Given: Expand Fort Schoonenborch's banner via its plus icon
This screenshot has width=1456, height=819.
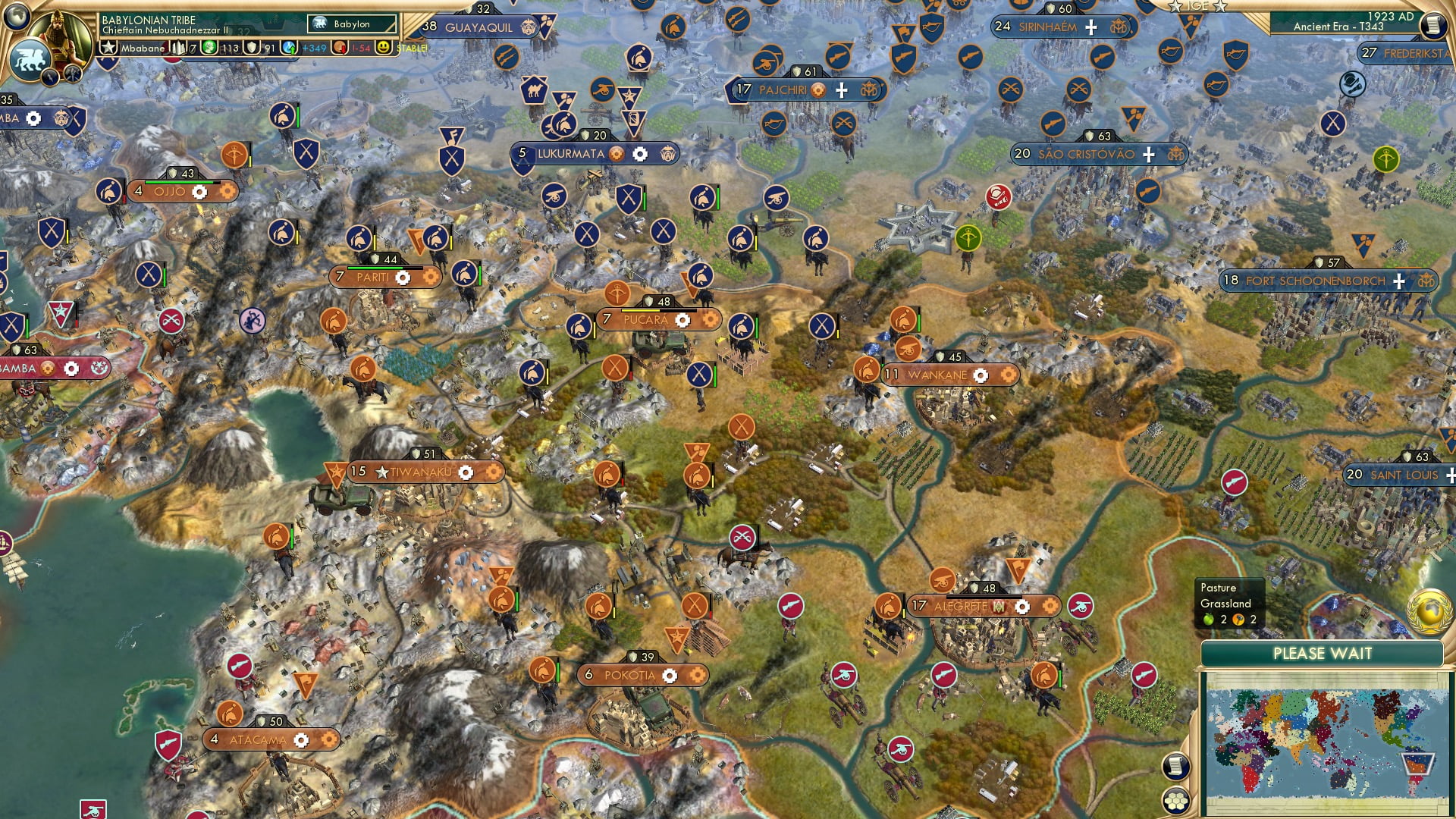Looking at the screenshot, I should (1398, 281).
